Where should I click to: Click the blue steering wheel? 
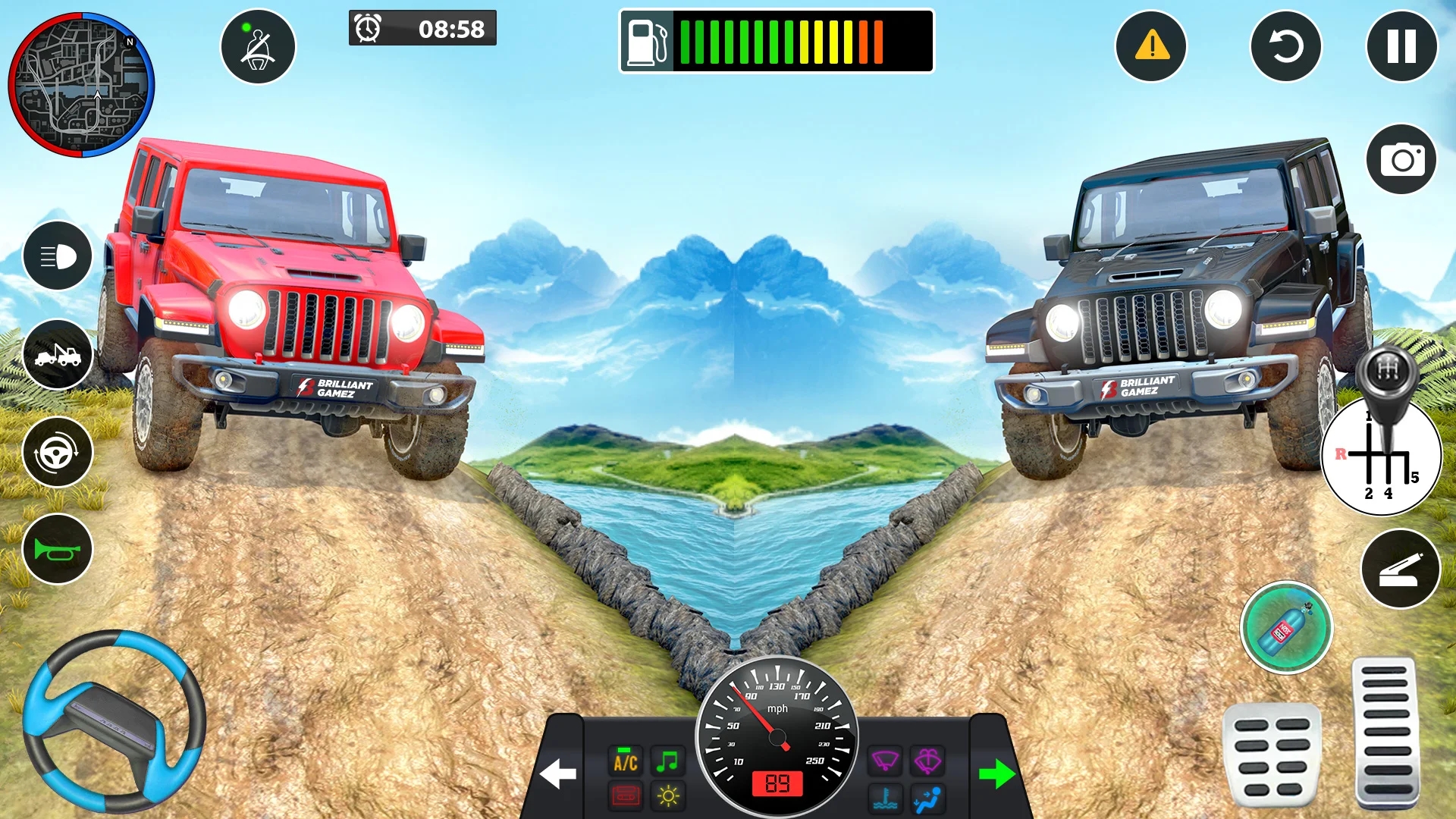pyautogui.click(x=114, y=720)
